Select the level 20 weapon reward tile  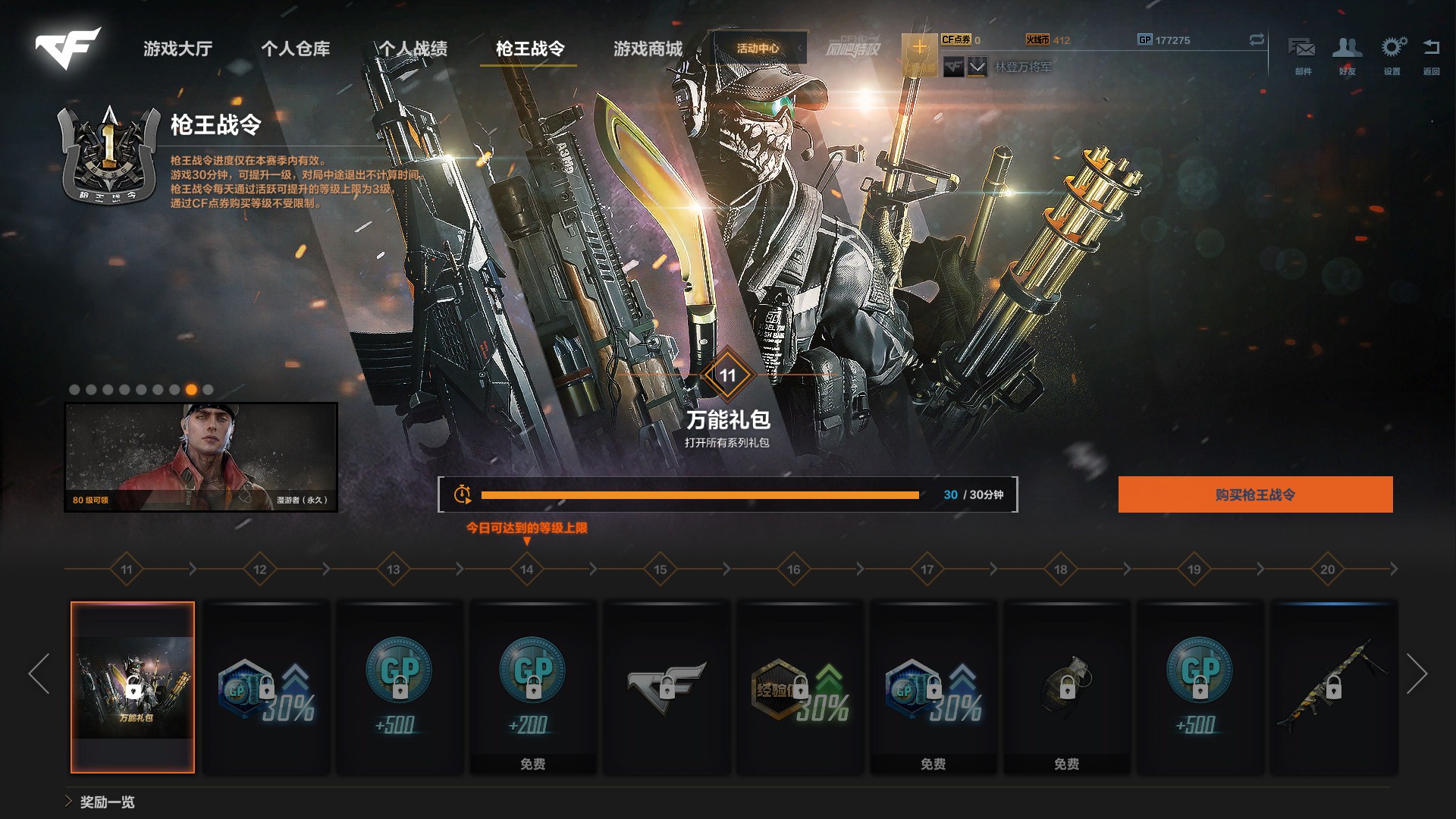(x=1333, y=687)
